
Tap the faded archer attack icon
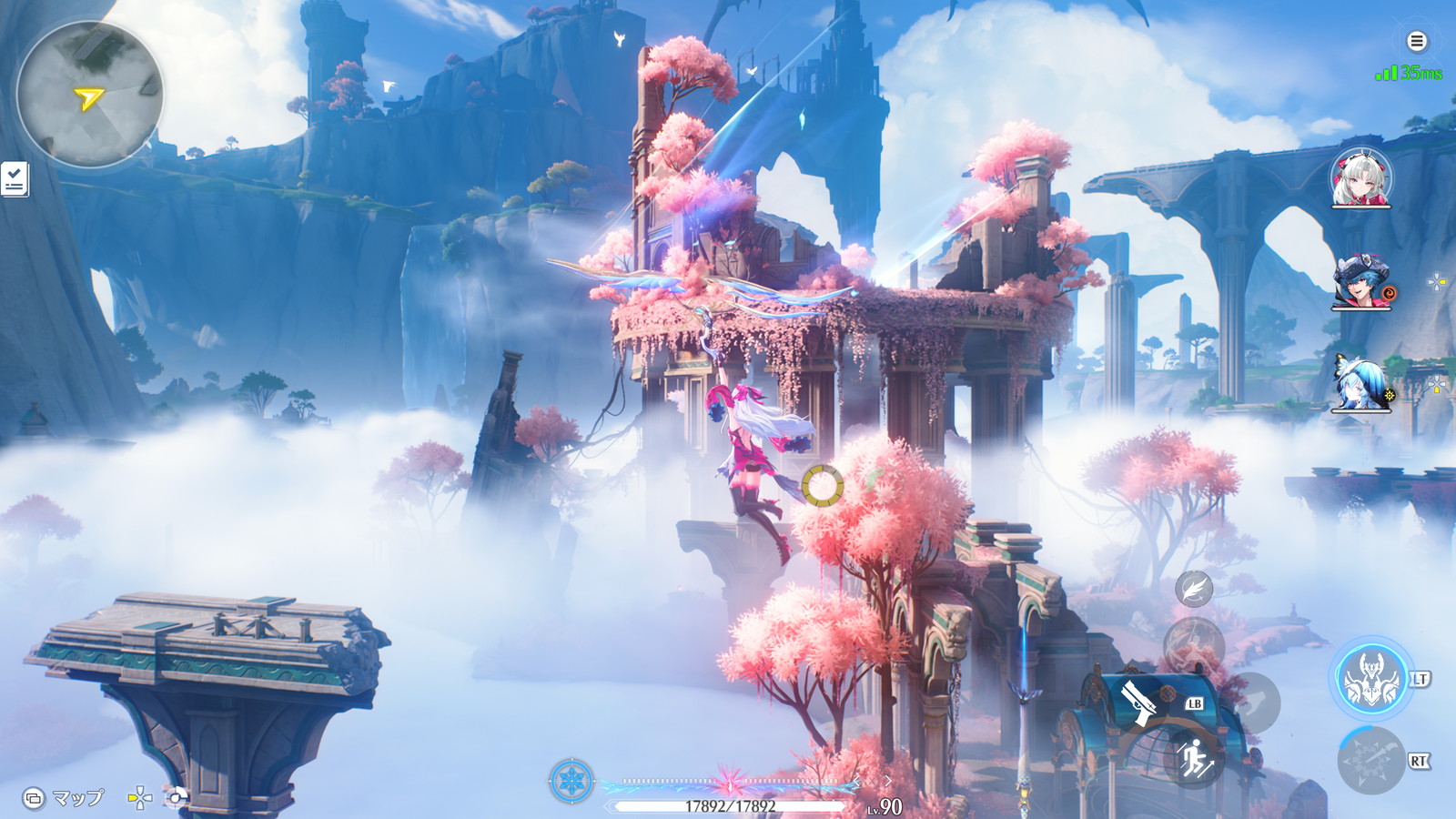1193,644
